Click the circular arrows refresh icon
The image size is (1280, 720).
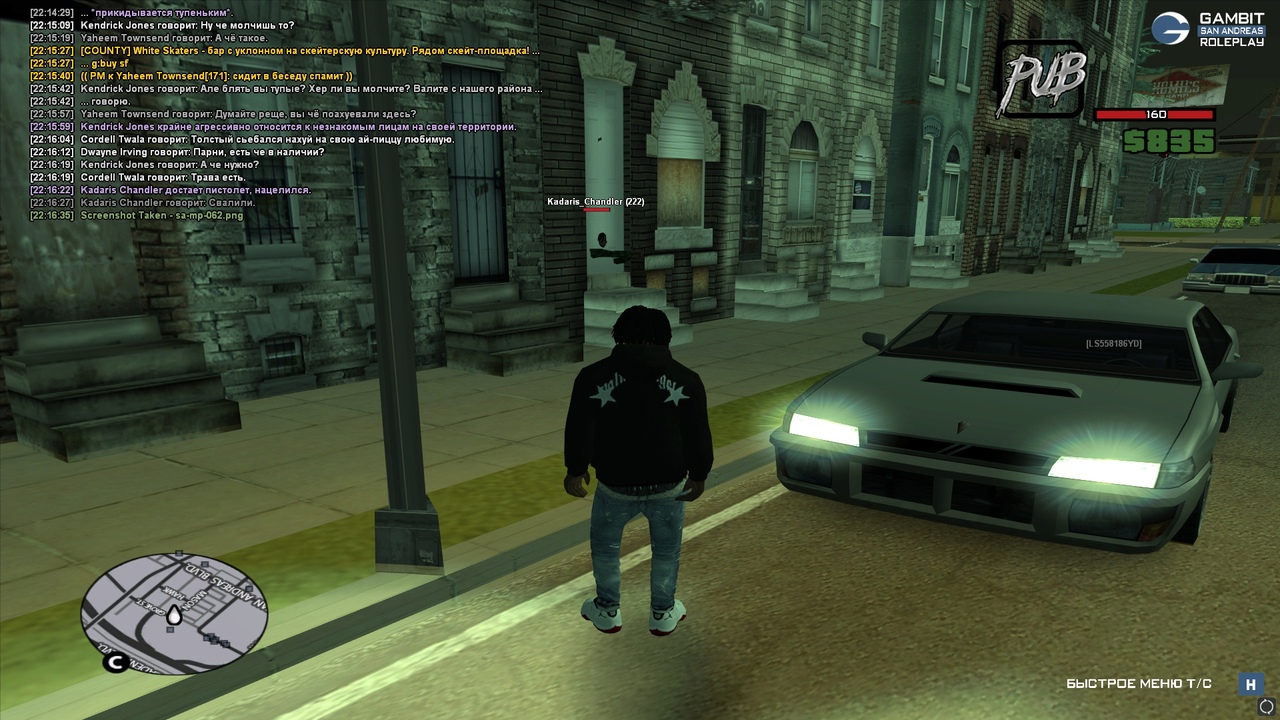1266,706
